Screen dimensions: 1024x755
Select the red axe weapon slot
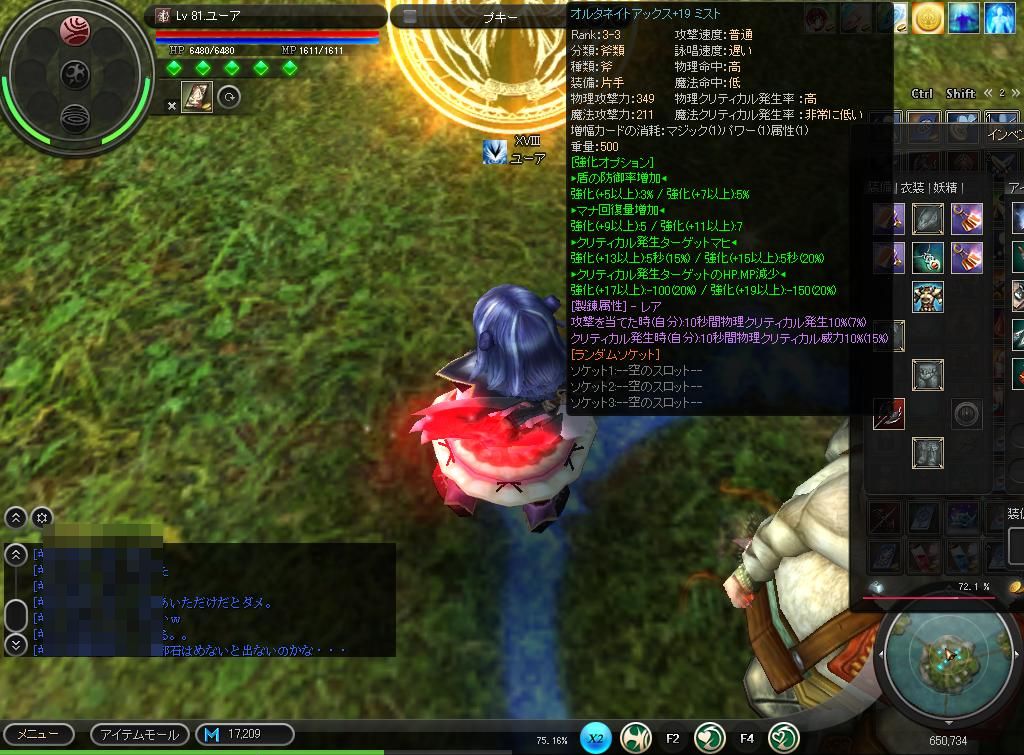coord(888,413)
